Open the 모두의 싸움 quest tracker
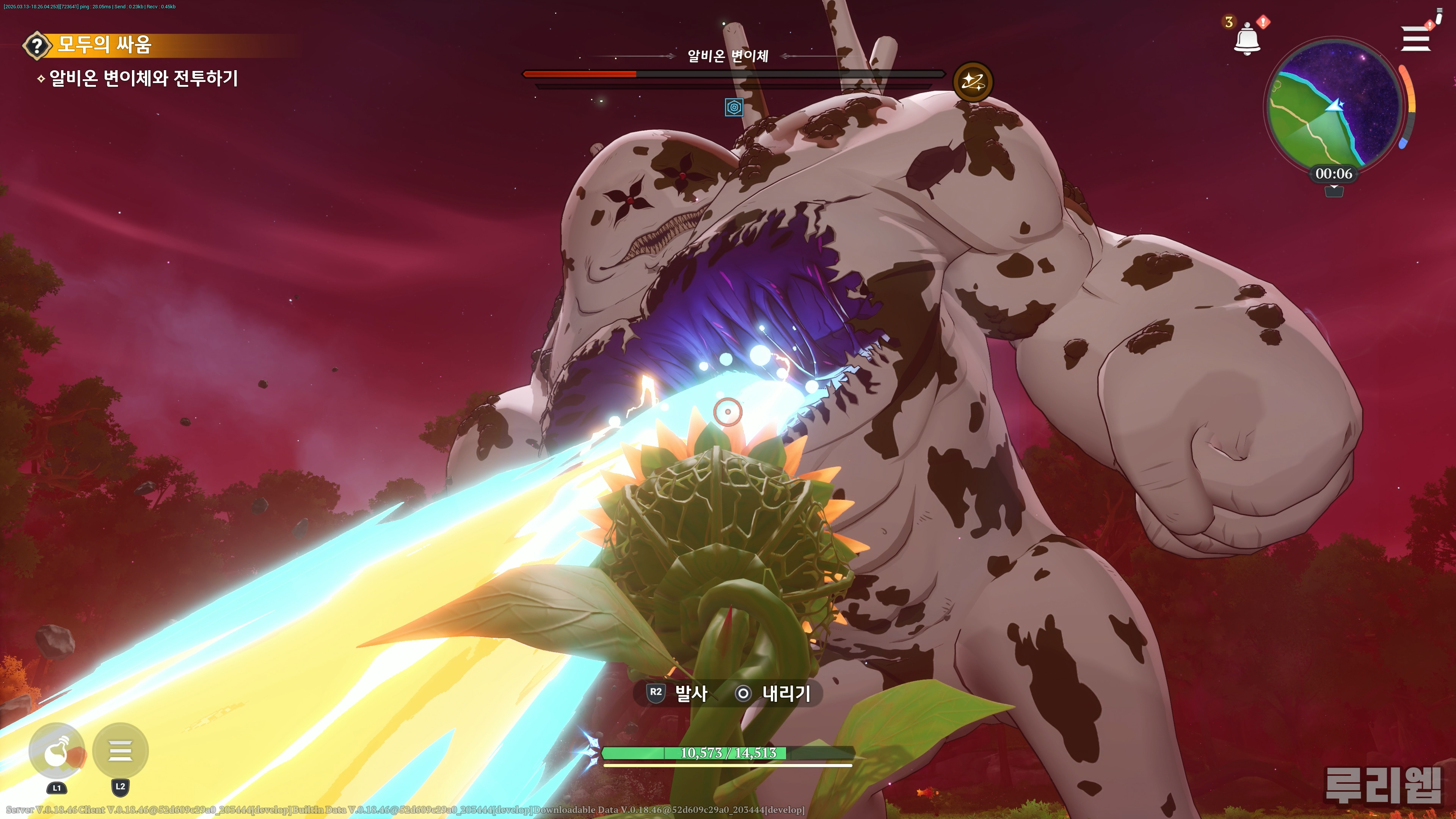The width and height of the screenshot is (1456, 819). click(105, 45)
